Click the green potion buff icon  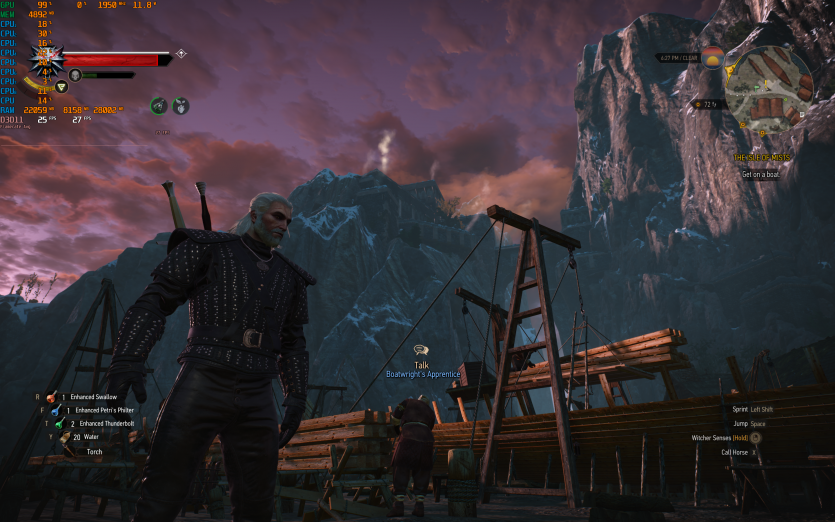(158, 105)
